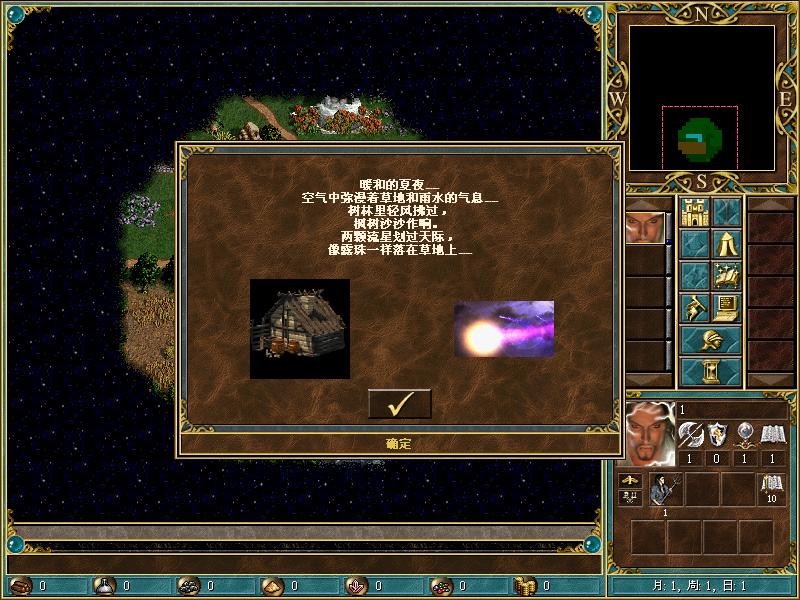Select the hero portrait in the hero list

644,228
